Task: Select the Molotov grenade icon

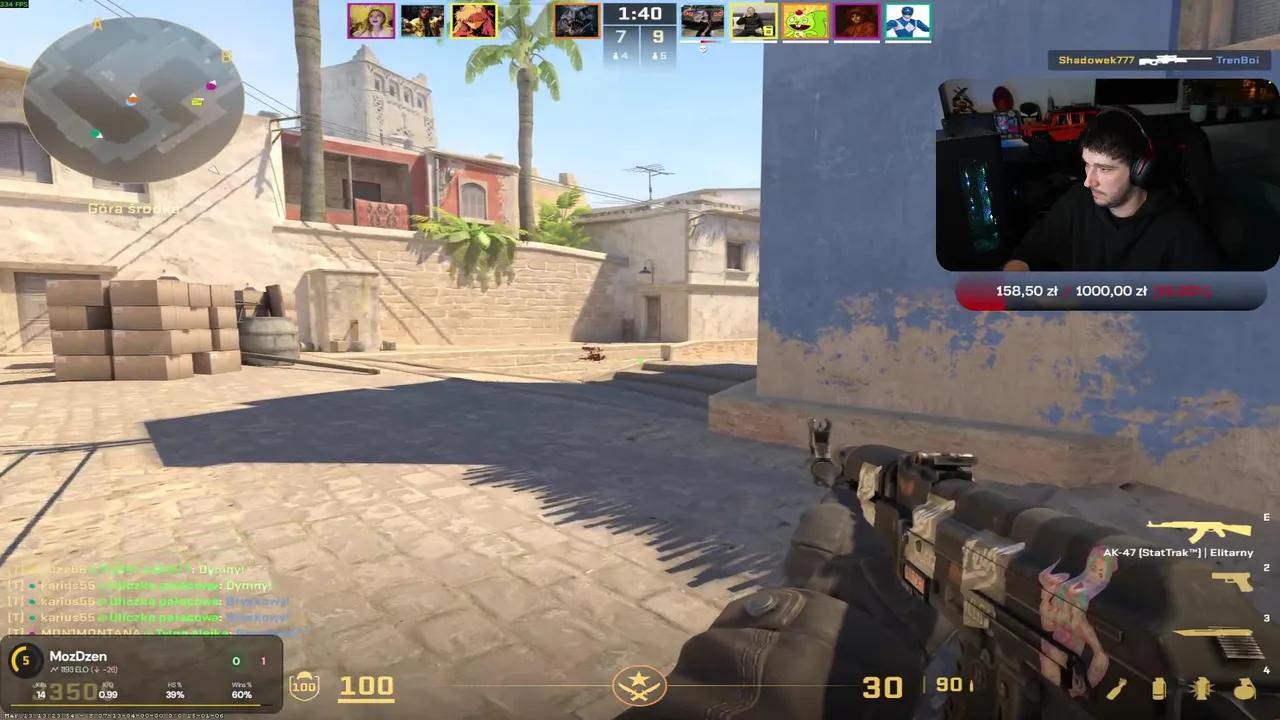Action: [x=1117, y=689]
